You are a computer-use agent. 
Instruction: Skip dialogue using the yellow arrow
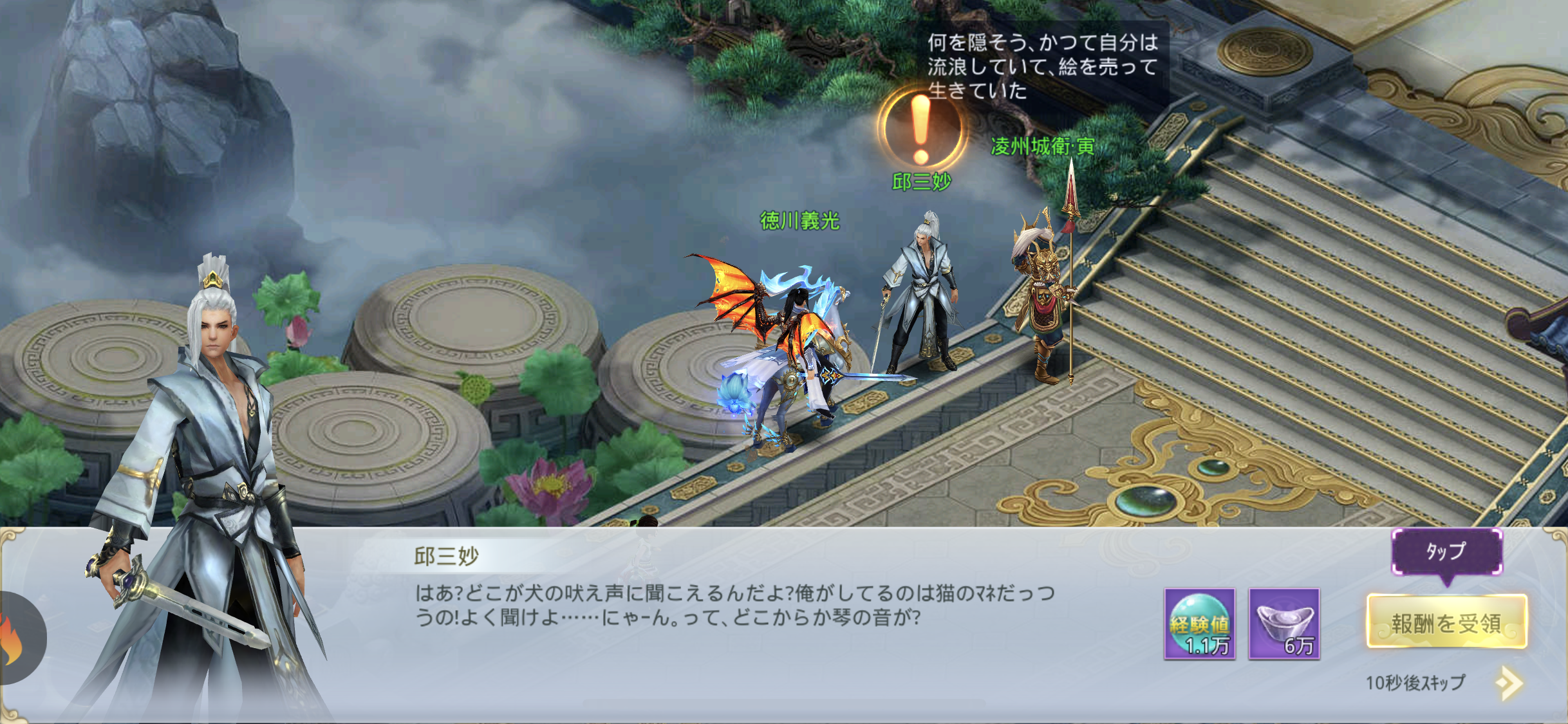point(1509,683)
